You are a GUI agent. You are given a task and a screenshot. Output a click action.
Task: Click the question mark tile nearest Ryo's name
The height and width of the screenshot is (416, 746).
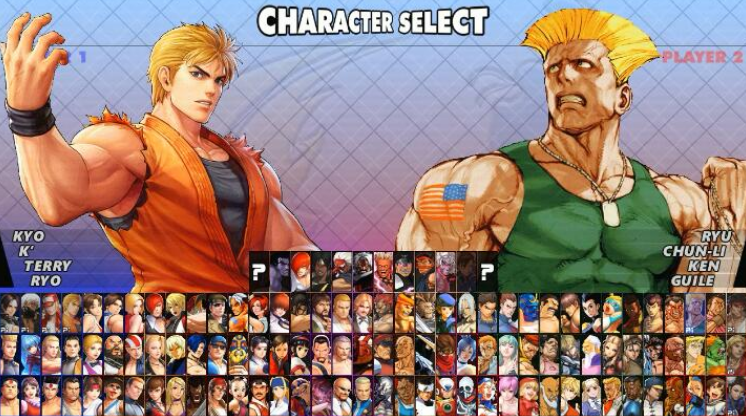click(x=259, y=270)
